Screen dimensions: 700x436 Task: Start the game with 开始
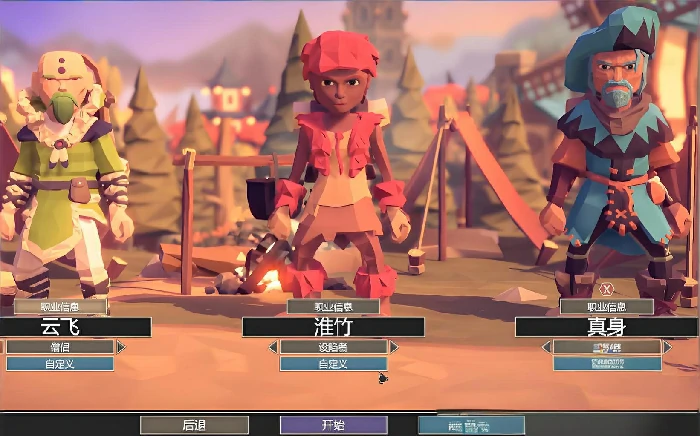(x=333, y=425)
